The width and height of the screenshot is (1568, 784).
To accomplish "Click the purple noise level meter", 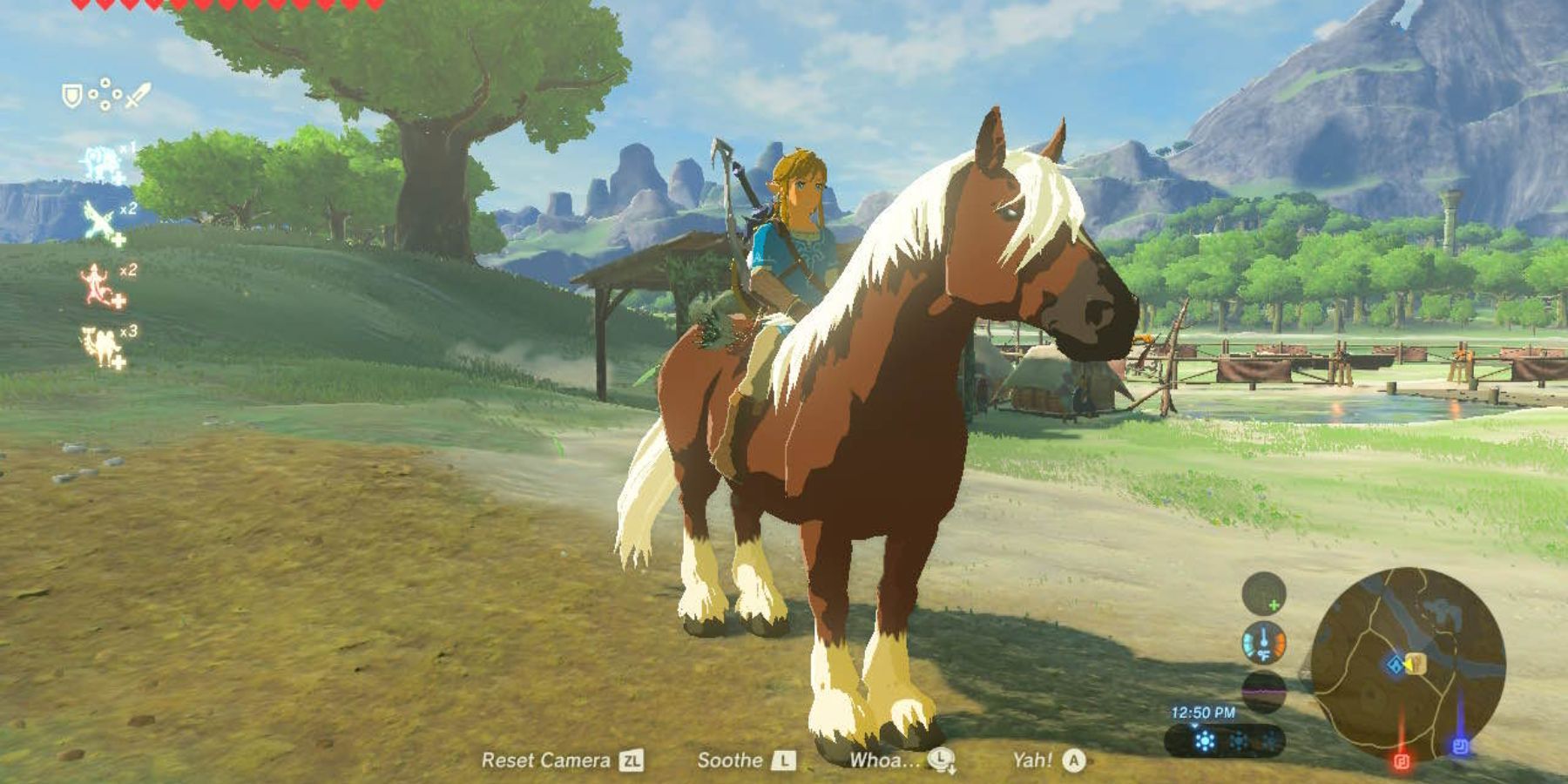I will tap(1263, 691).
